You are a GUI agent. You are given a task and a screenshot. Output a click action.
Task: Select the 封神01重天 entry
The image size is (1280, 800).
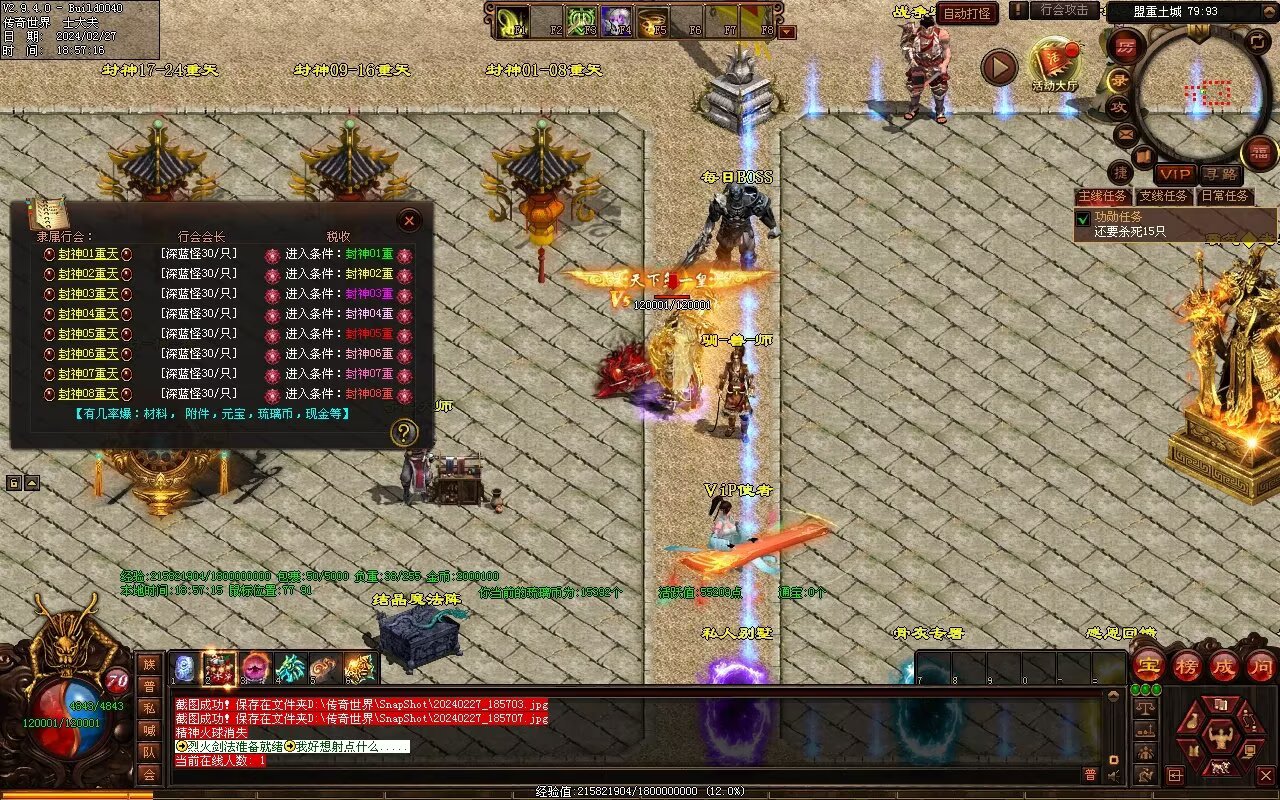[88, 254]
